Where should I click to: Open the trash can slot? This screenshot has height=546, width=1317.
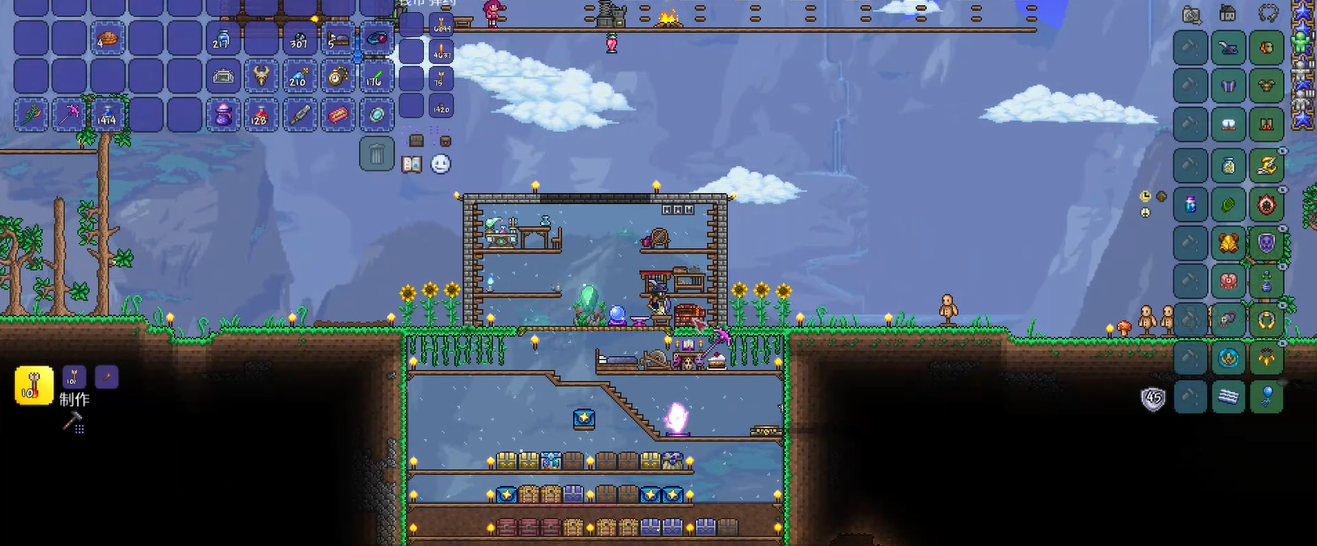tap(376, 154)
